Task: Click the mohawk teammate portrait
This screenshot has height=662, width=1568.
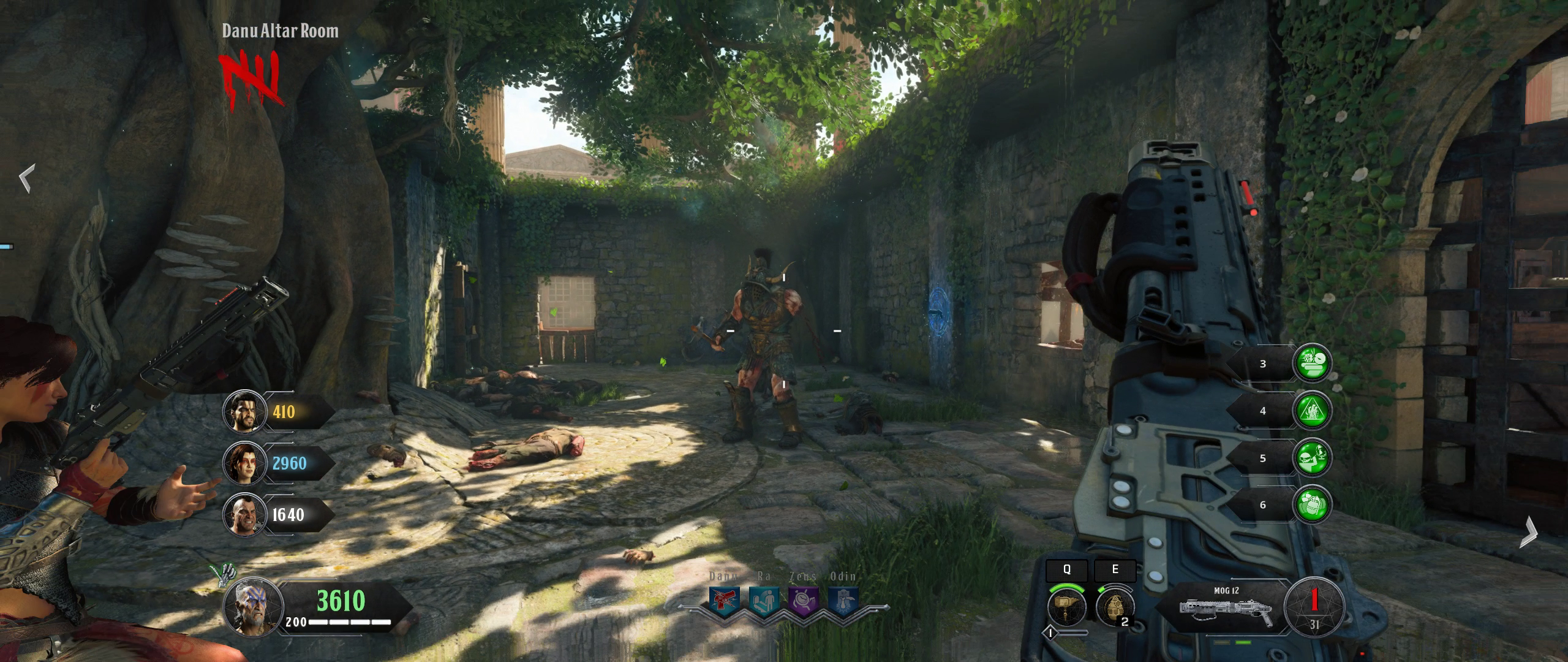Action: point(244,515)
